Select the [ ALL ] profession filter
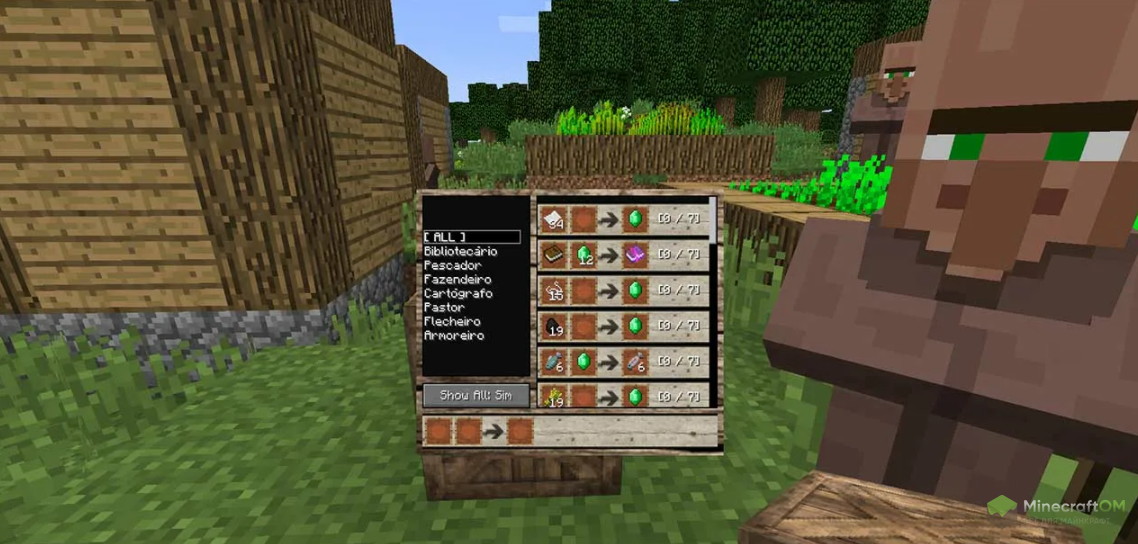Screen dimensions: 1138x544 pos(471,237)
